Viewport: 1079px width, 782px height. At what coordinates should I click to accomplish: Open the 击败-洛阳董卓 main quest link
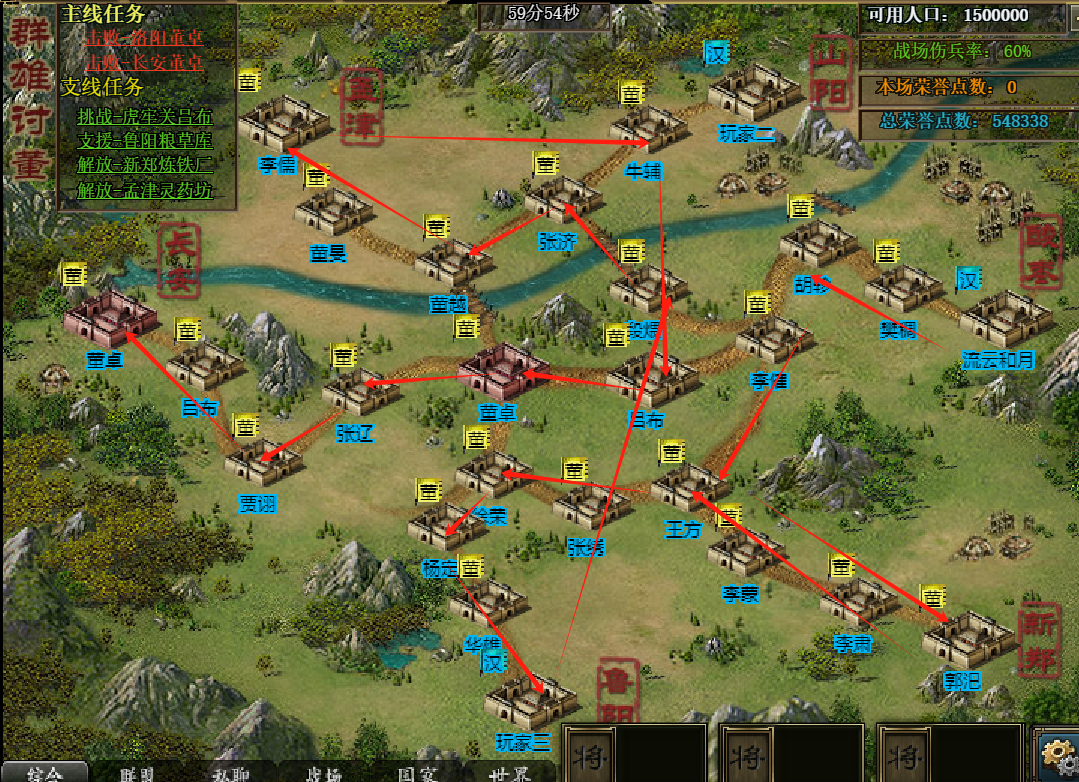[x=144, y=38]
